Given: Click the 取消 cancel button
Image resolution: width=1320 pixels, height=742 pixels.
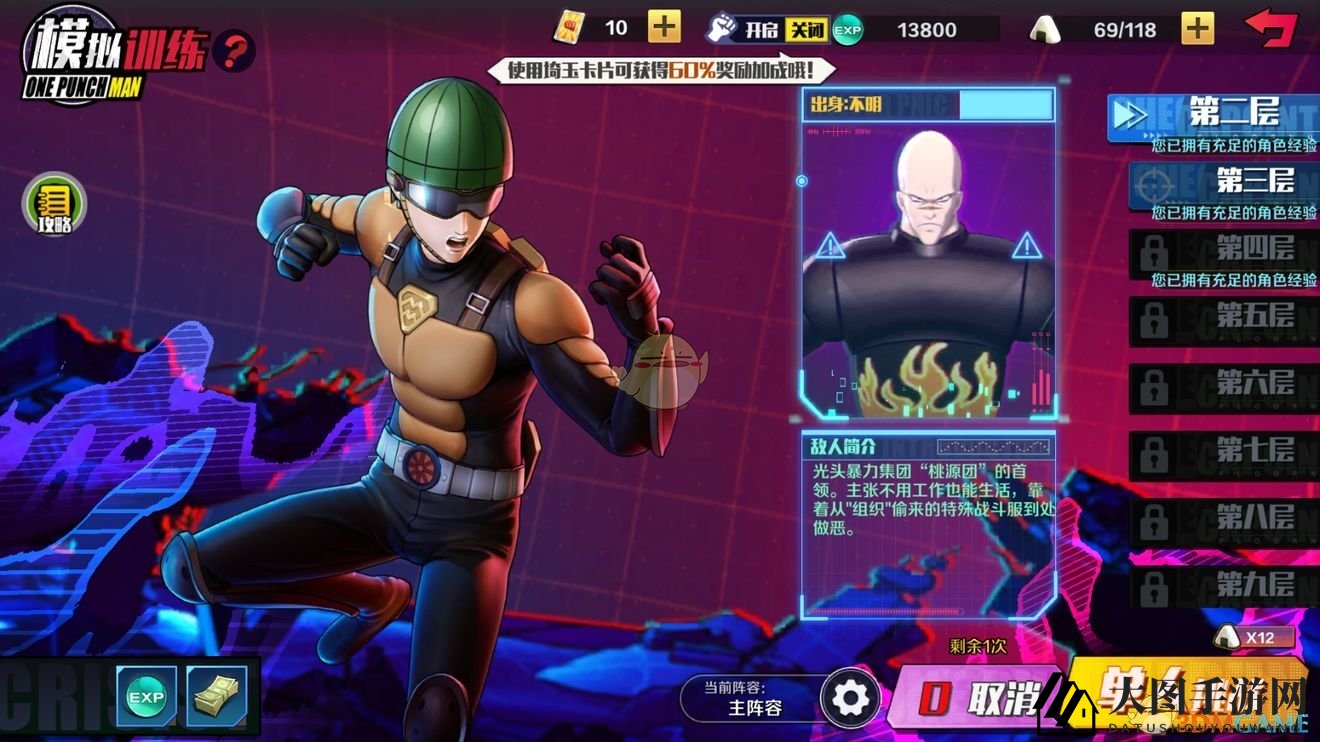Looking at the screenshot, I should pos(975,697).
